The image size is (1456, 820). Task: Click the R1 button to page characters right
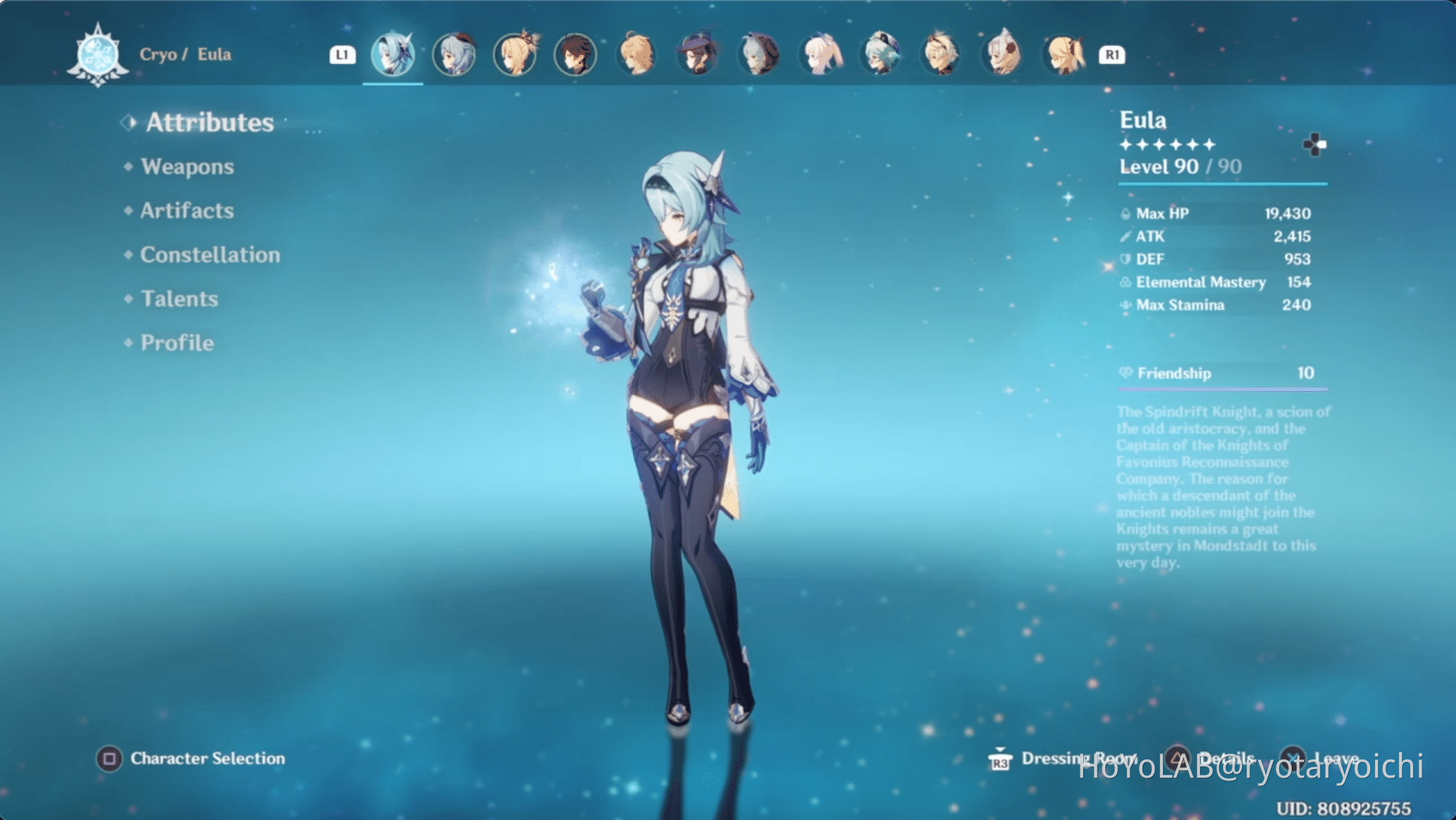click(1111, 54)
